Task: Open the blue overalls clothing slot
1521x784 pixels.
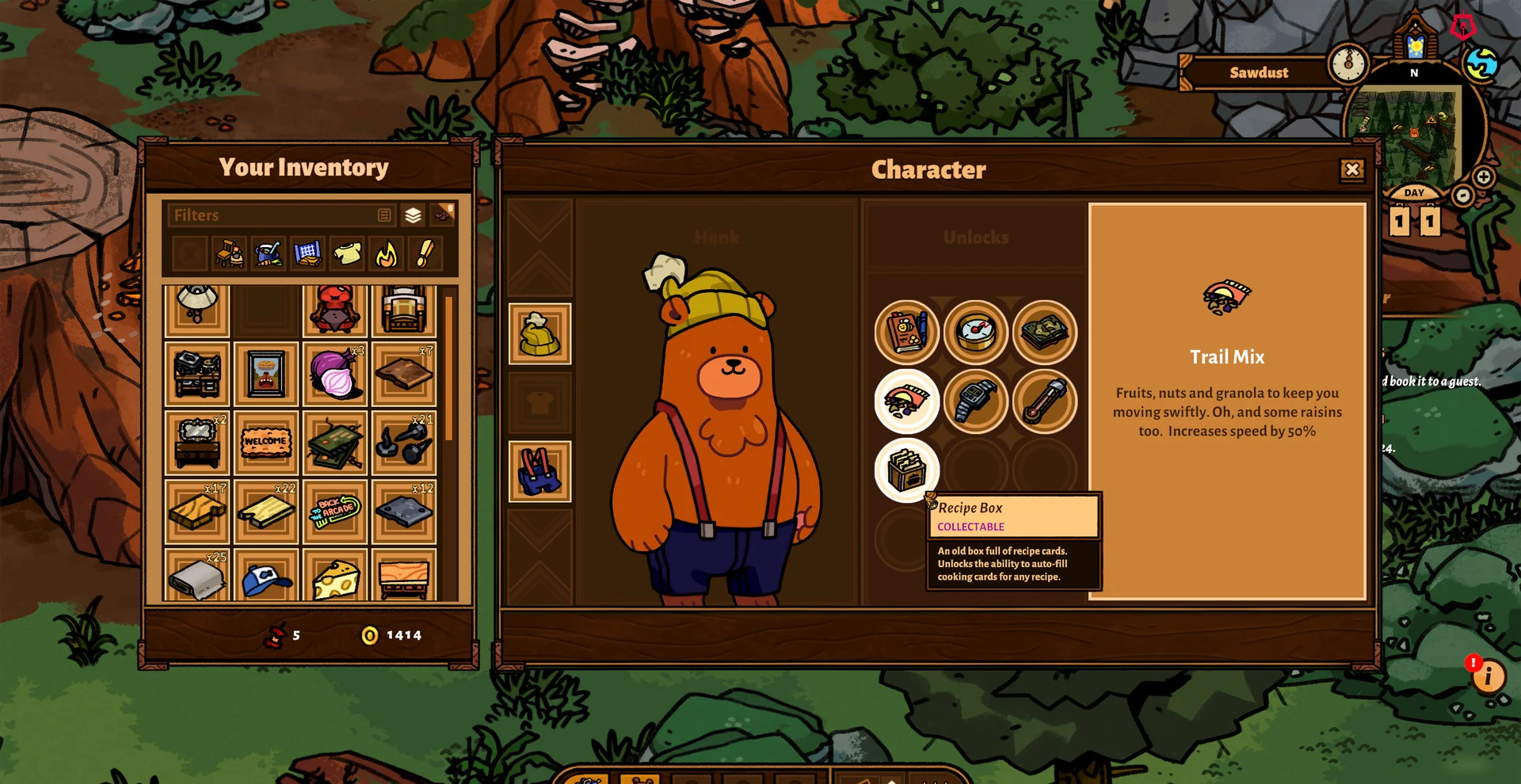Action: (x=539, y=471)
